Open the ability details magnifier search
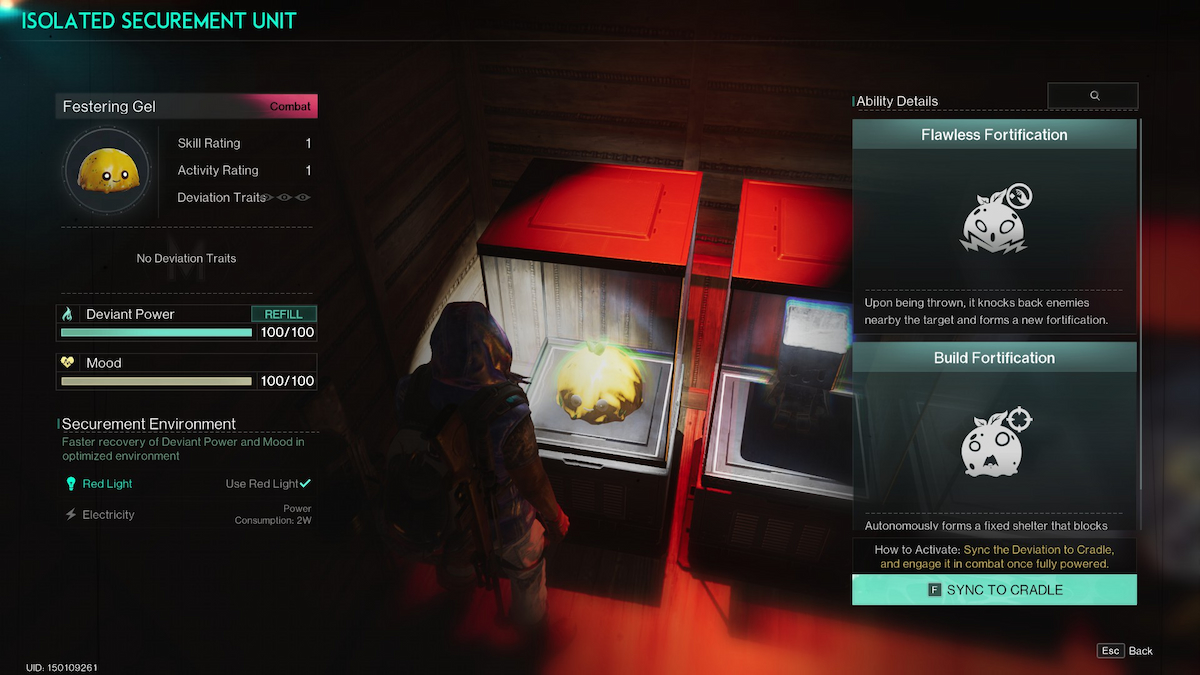The width and height of the screenshot is (1200, 675). coord(1093,96)
